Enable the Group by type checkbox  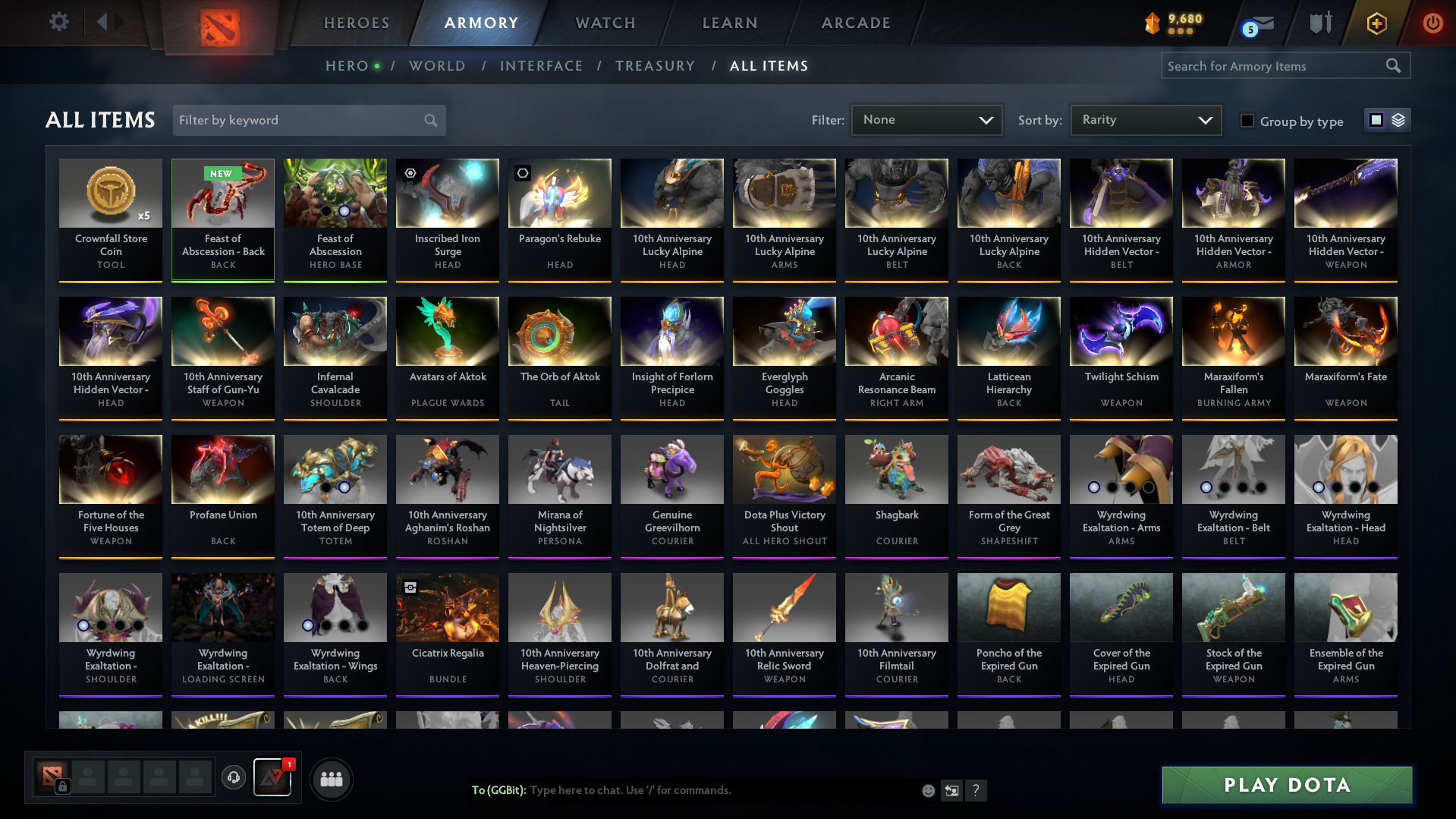(x=1247, y=121)
